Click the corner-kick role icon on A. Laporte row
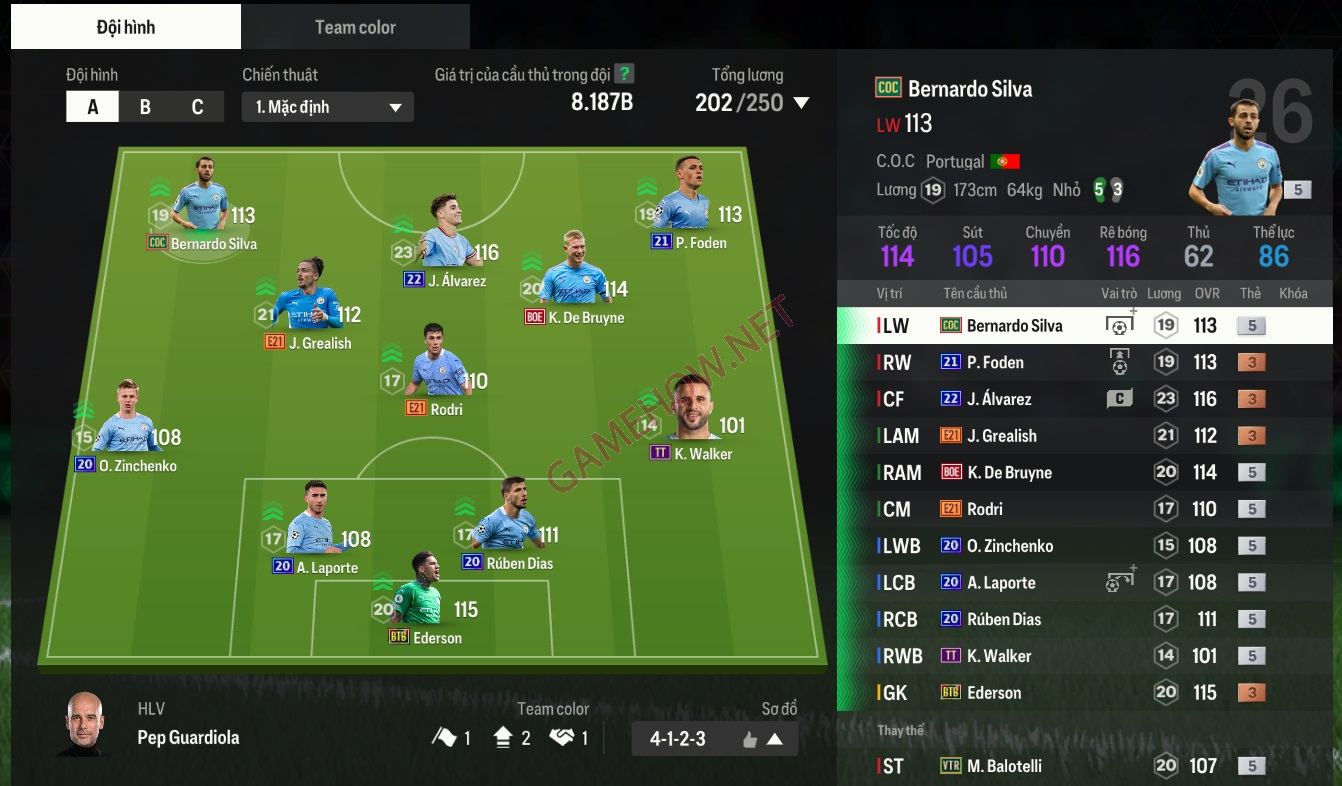The height and width of the screenshot is (786, 1342). point(1119,582)
